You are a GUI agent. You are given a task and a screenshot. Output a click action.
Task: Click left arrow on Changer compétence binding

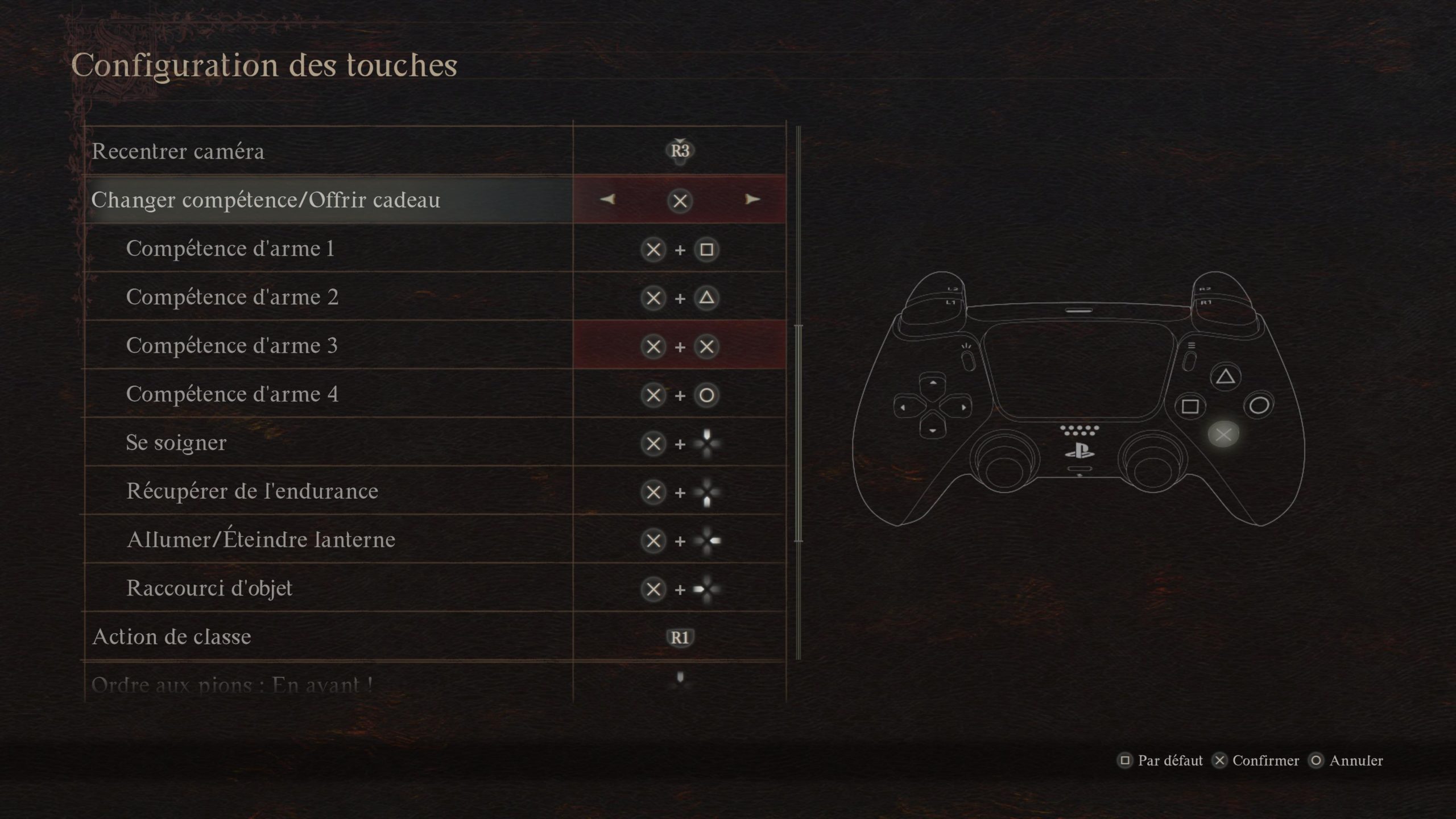click(607, 199)
